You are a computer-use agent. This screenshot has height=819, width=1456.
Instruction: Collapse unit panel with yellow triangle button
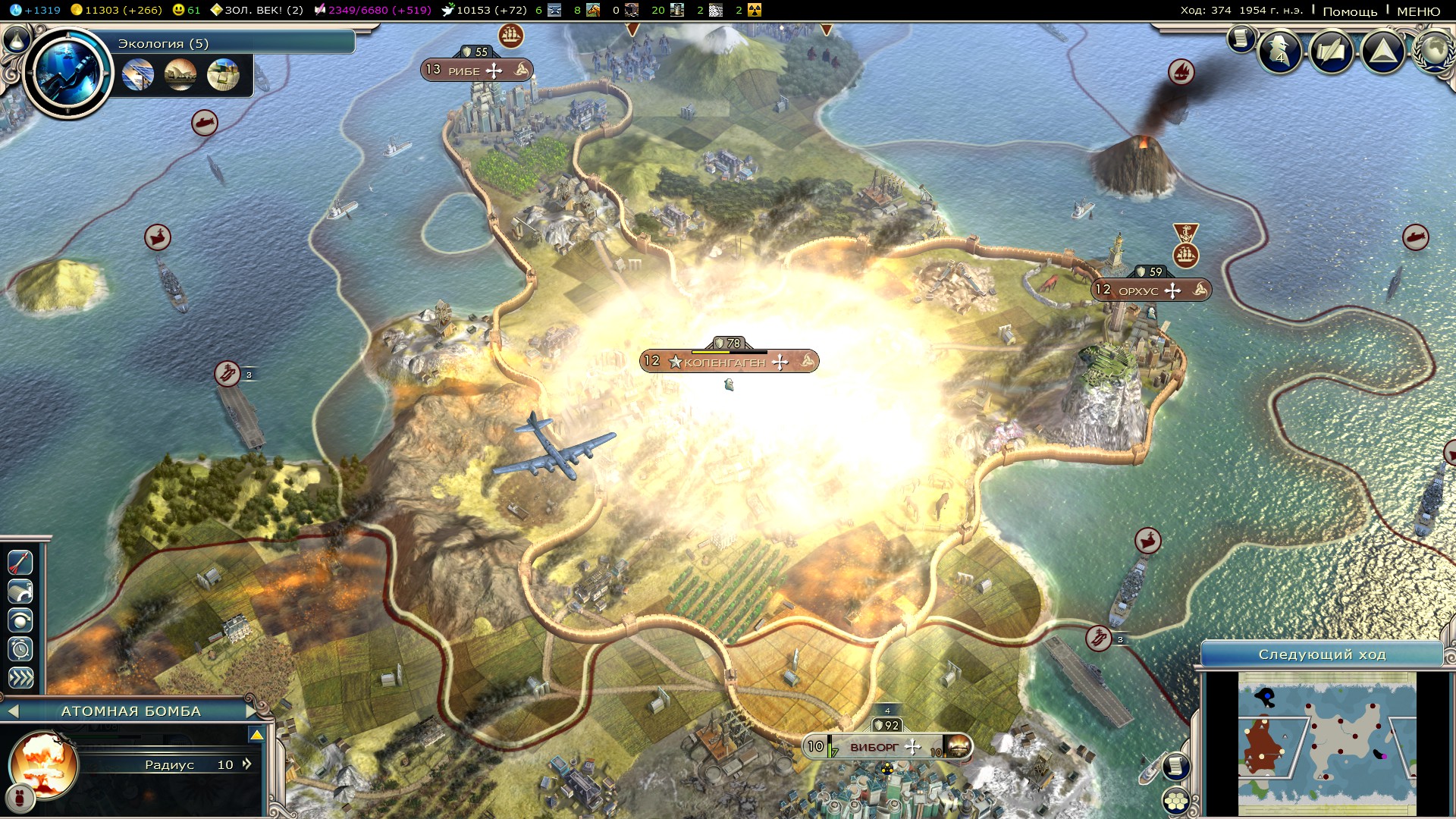(x=256, y=735)
